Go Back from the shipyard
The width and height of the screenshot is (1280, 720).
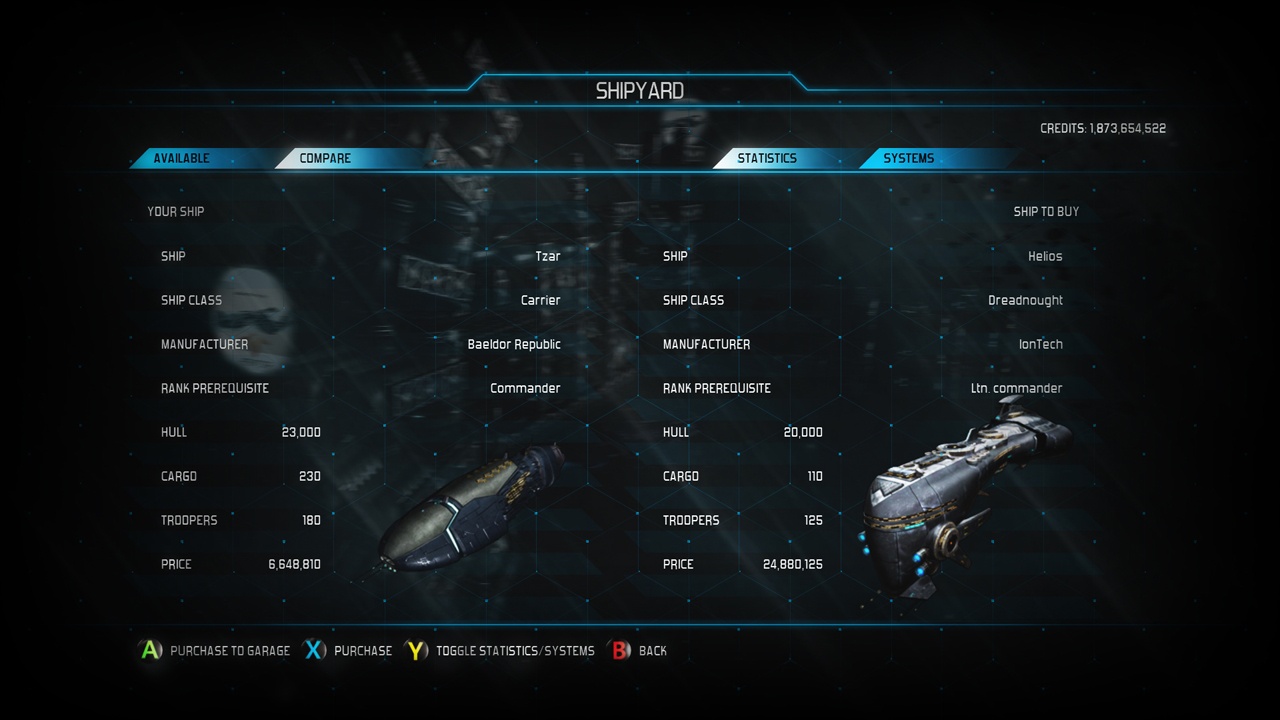(652, 651)
